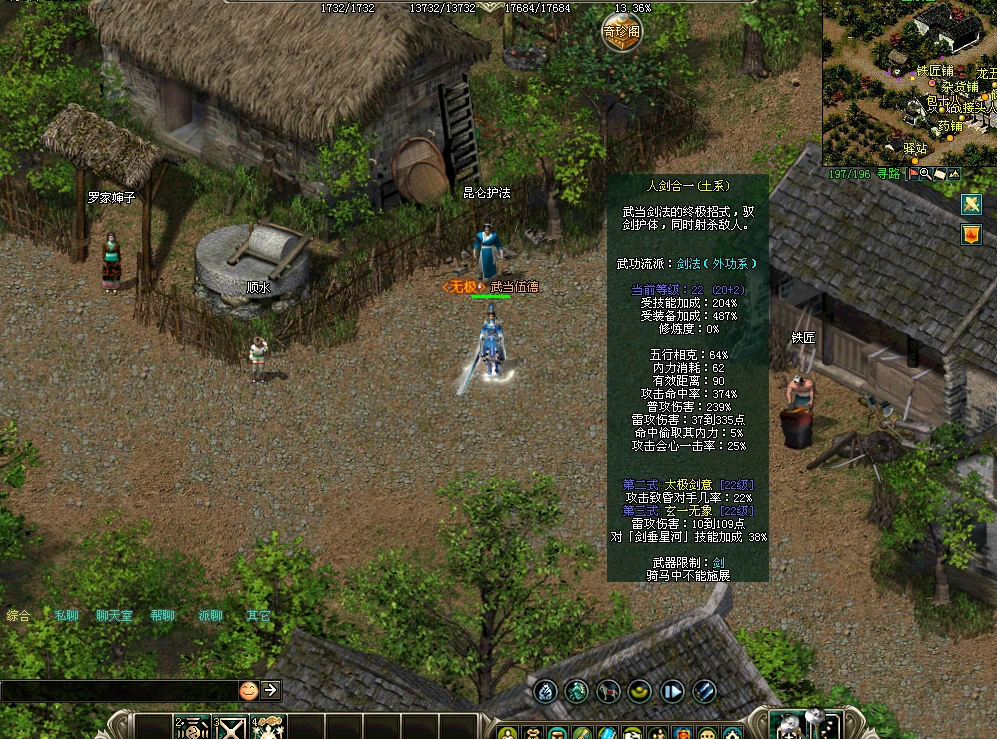This screenshot has height=739, width=997.
Task: Switch to the 聊天室 chat tab
Action: click(114, 616)
